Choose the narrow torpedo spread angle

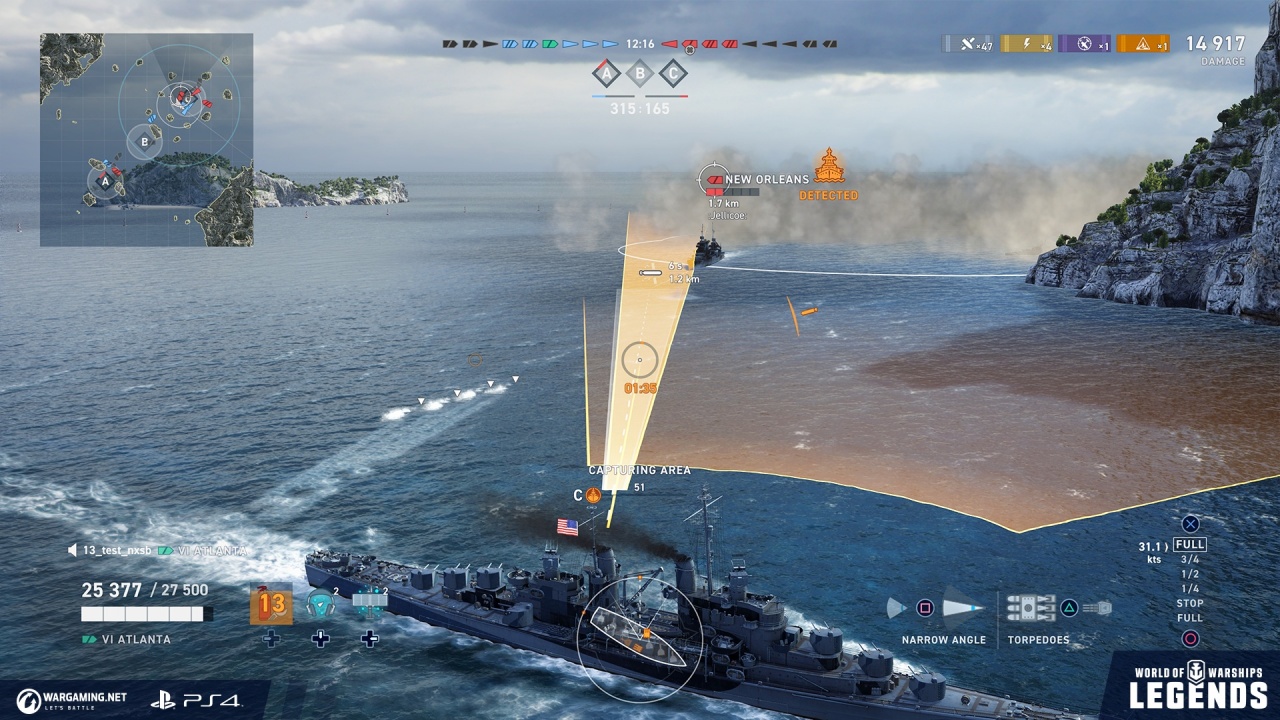962,607
